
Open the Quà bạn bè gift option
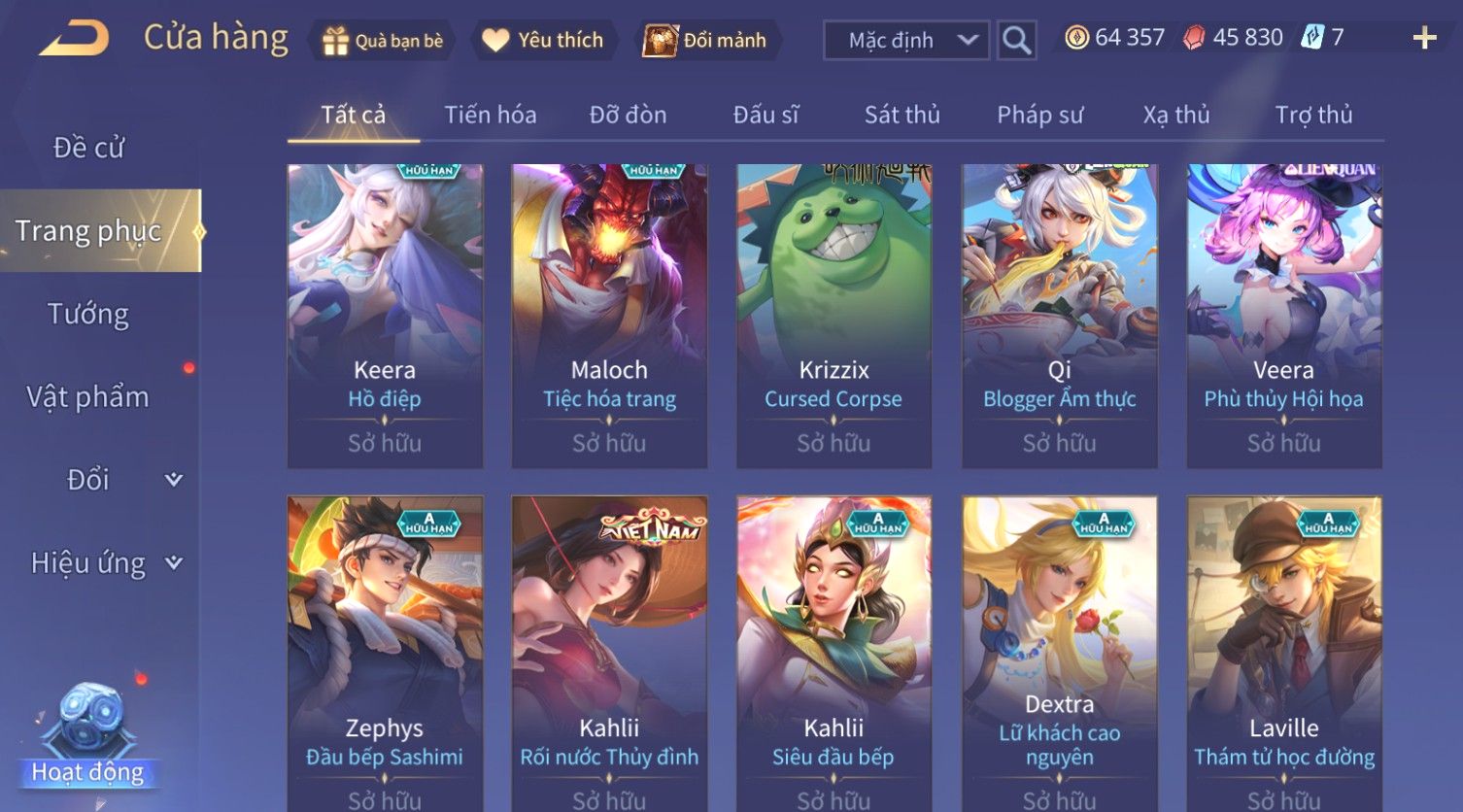pos(383,41)
